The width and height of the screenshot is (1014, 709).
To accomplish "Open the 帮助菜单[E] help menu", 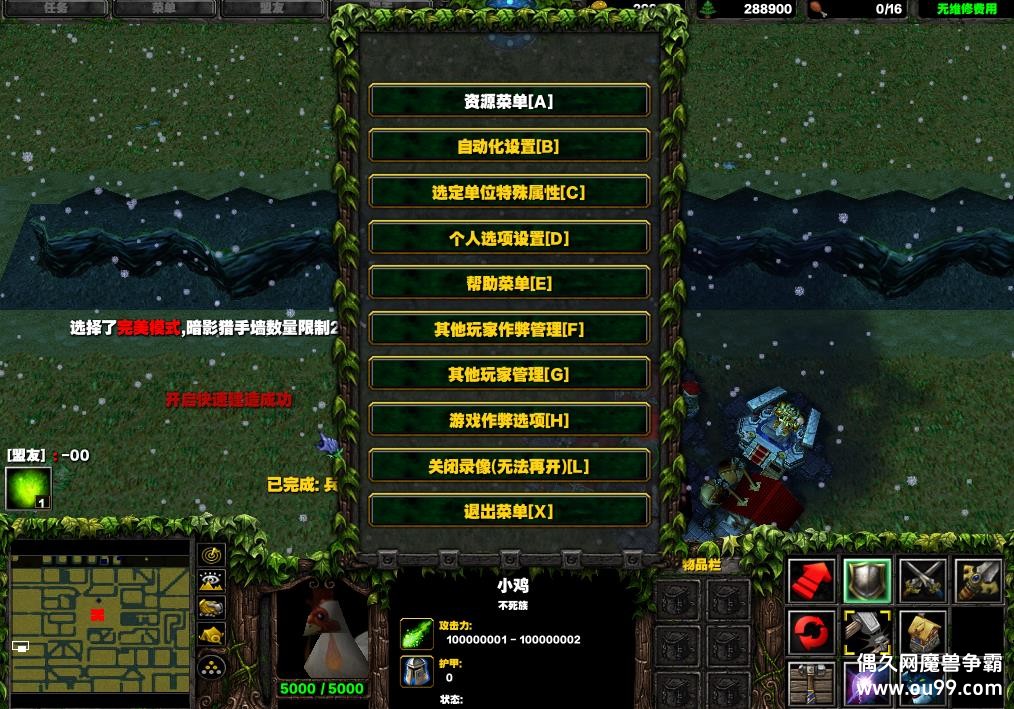I will click(509, 283).
